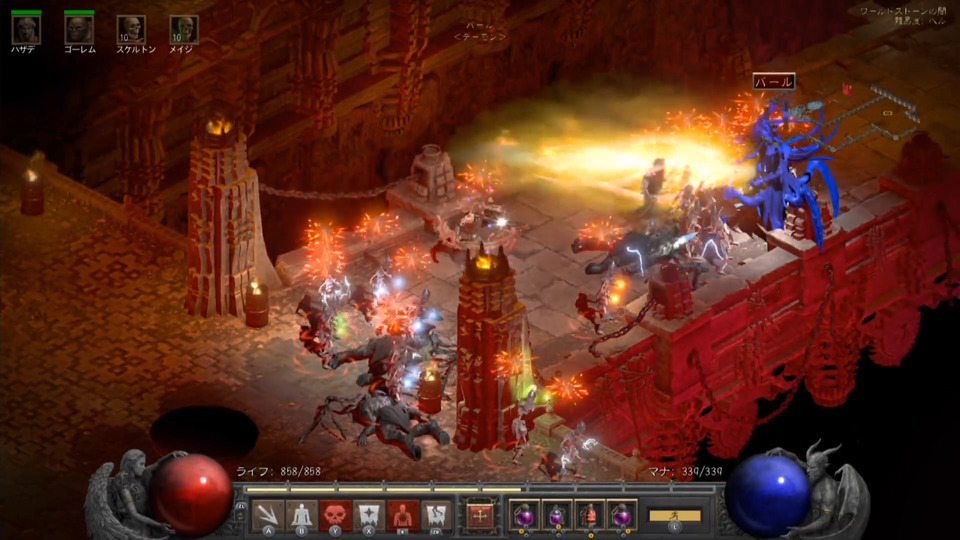
Task: Use the red body silhouette skill
Action: coord(402,514)
